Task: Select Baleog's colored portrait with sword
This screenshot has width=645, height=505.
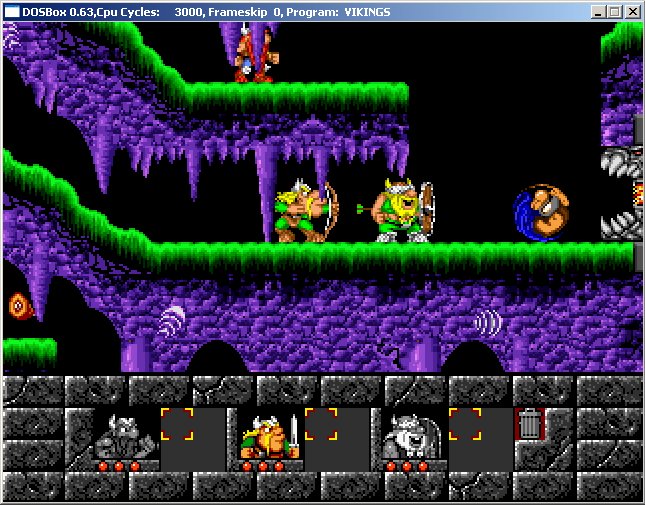Action: (x=265, y=435)
